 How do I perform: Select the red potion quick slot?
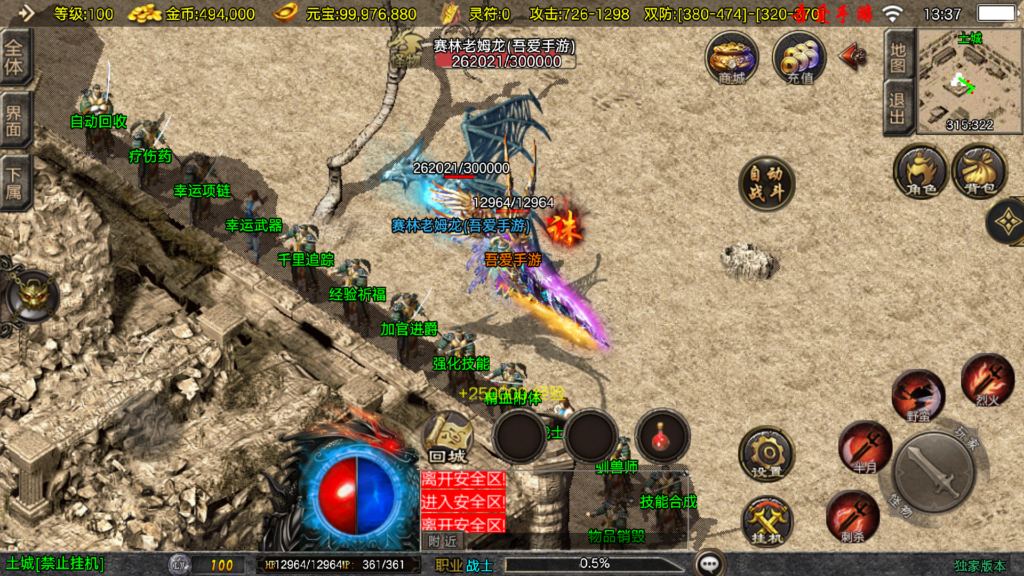[x=662, y=436]
